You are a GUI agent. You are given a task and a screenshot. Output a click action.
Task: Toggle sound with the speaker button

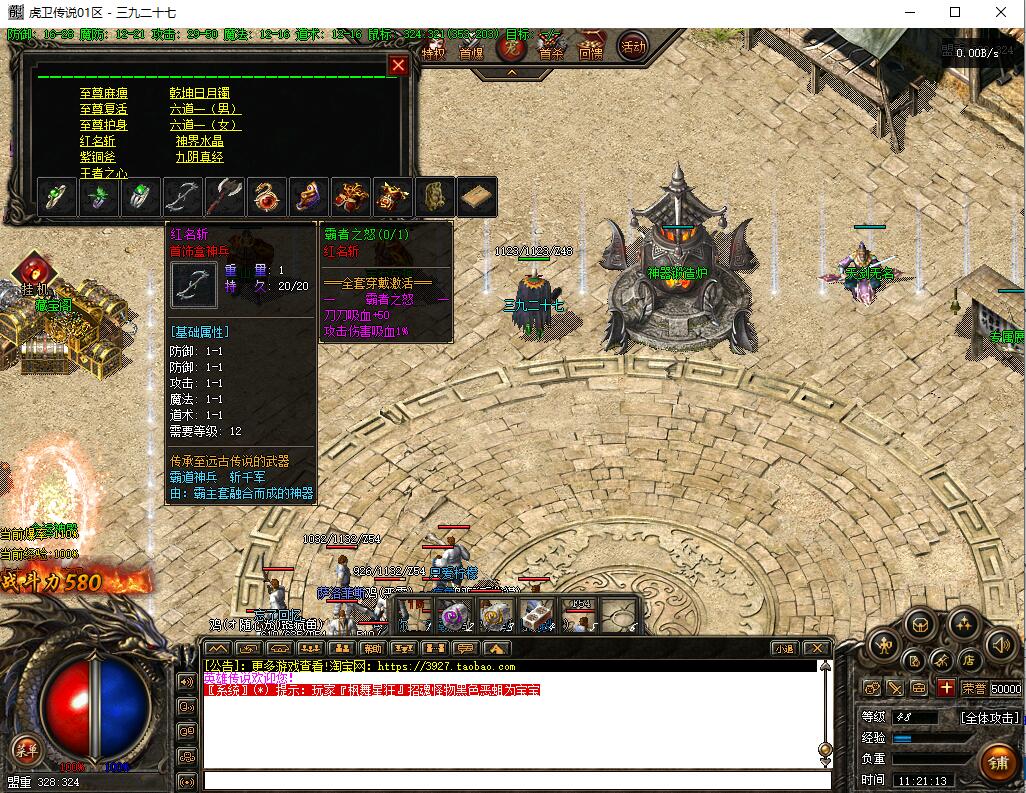tap(998, 645)
